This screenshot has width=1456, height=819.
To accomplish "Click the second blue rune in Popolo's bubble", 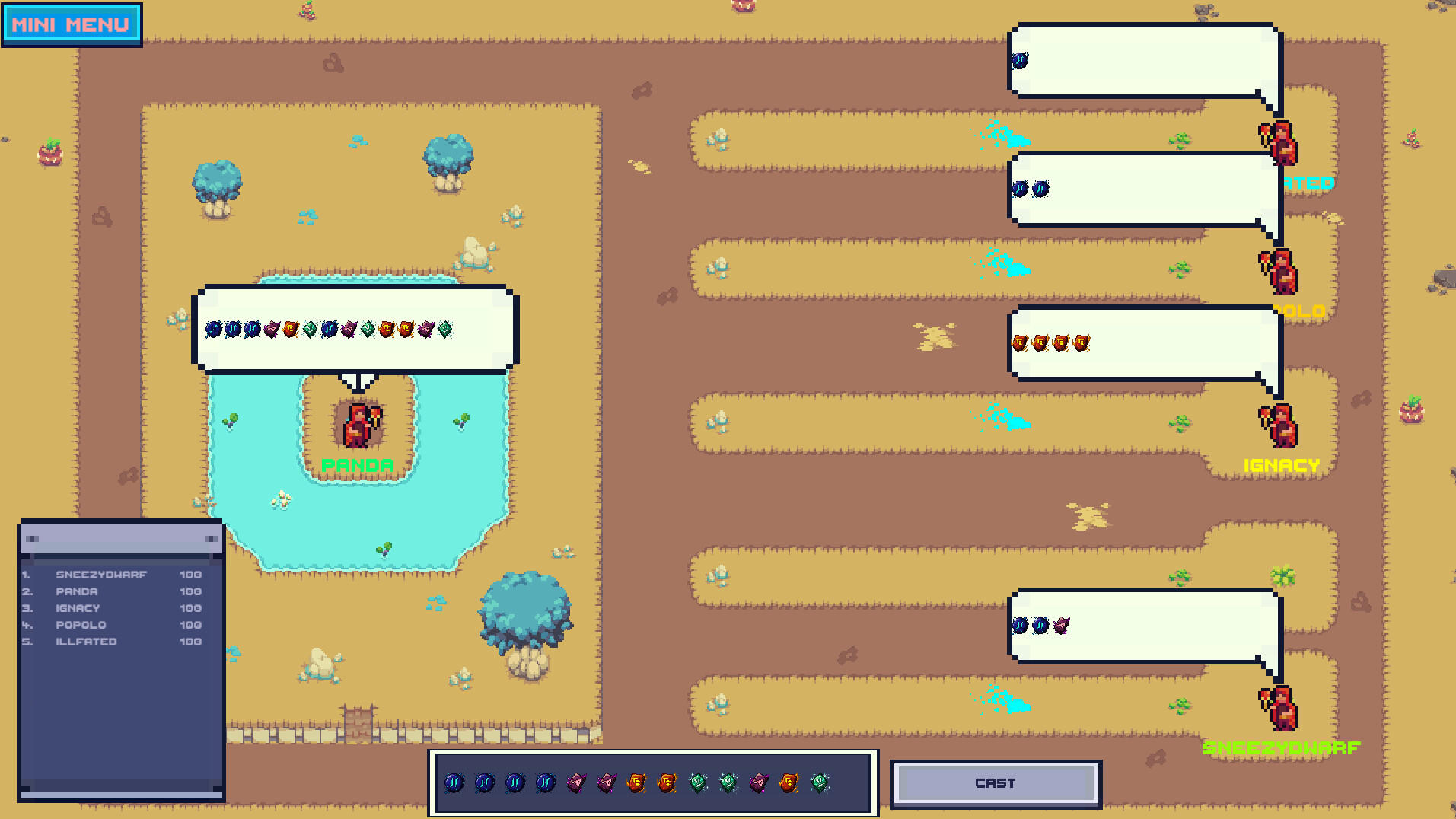I will click(1041, 187).
